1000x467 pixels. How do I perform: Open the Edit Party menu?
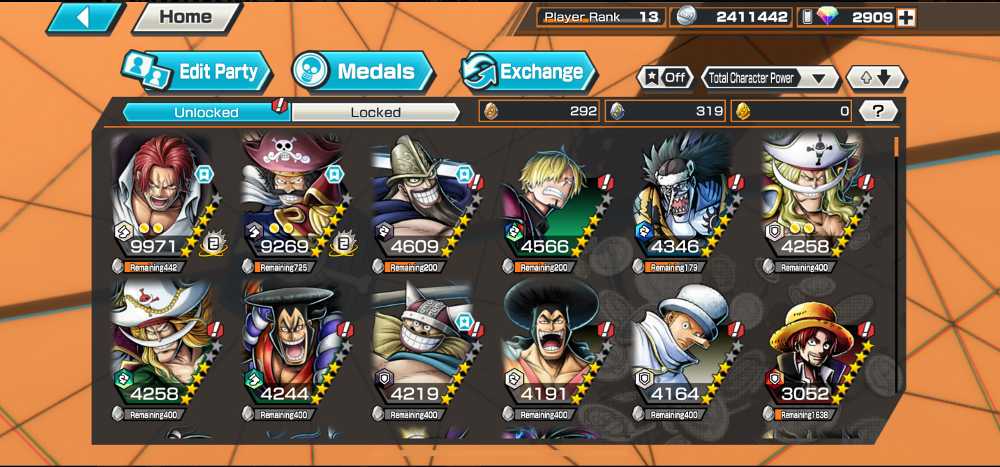click(x=198, y=72)
